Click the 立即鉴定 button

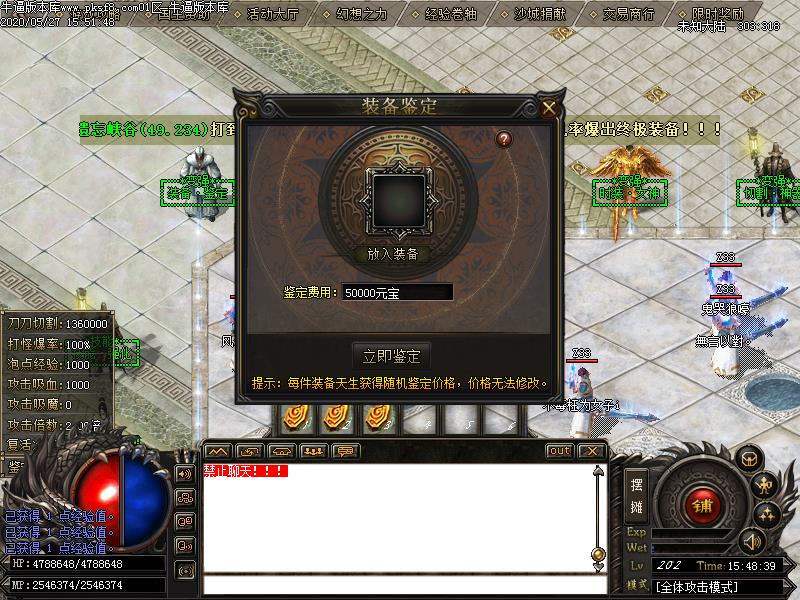(392, 355)
